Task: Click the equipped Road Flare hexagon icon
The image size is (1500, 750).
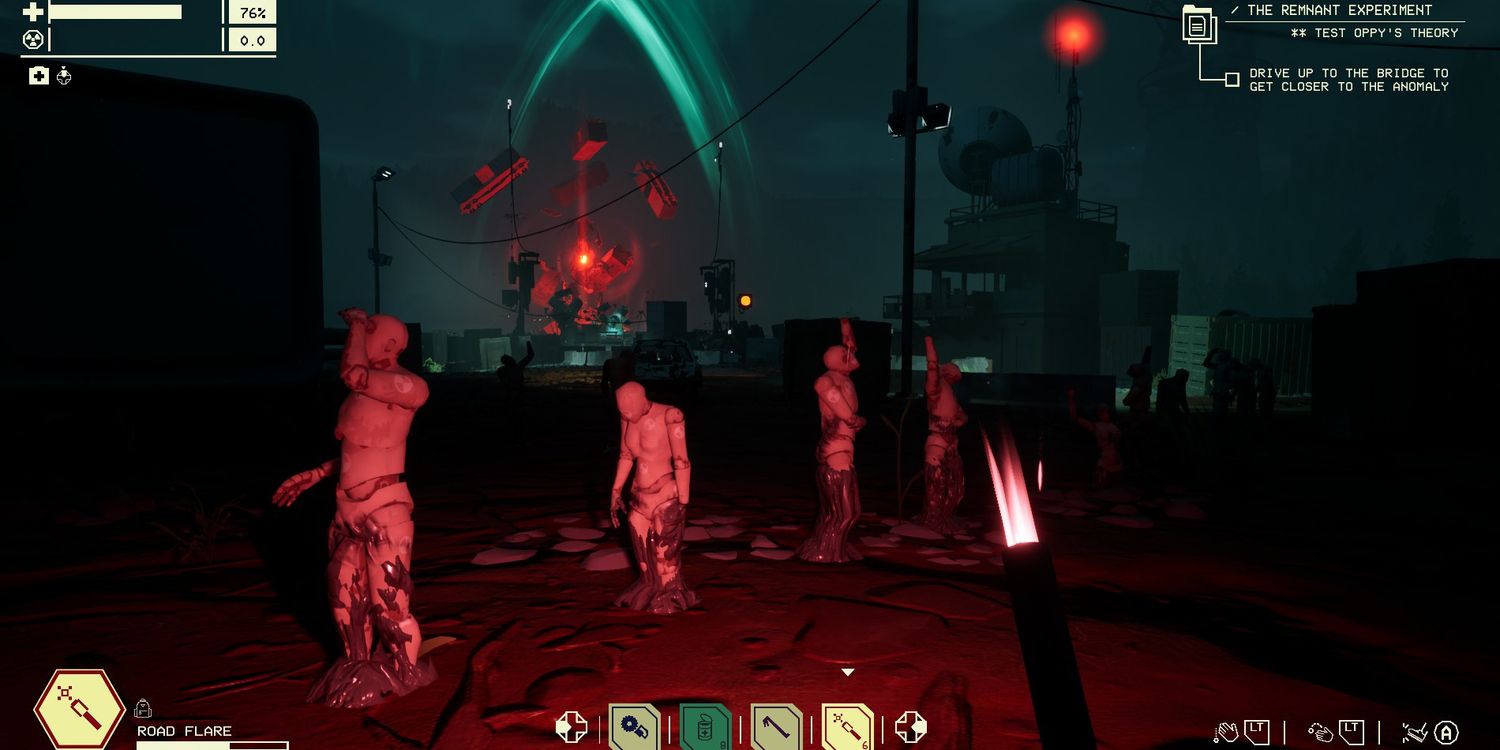Action: (80, 708)
